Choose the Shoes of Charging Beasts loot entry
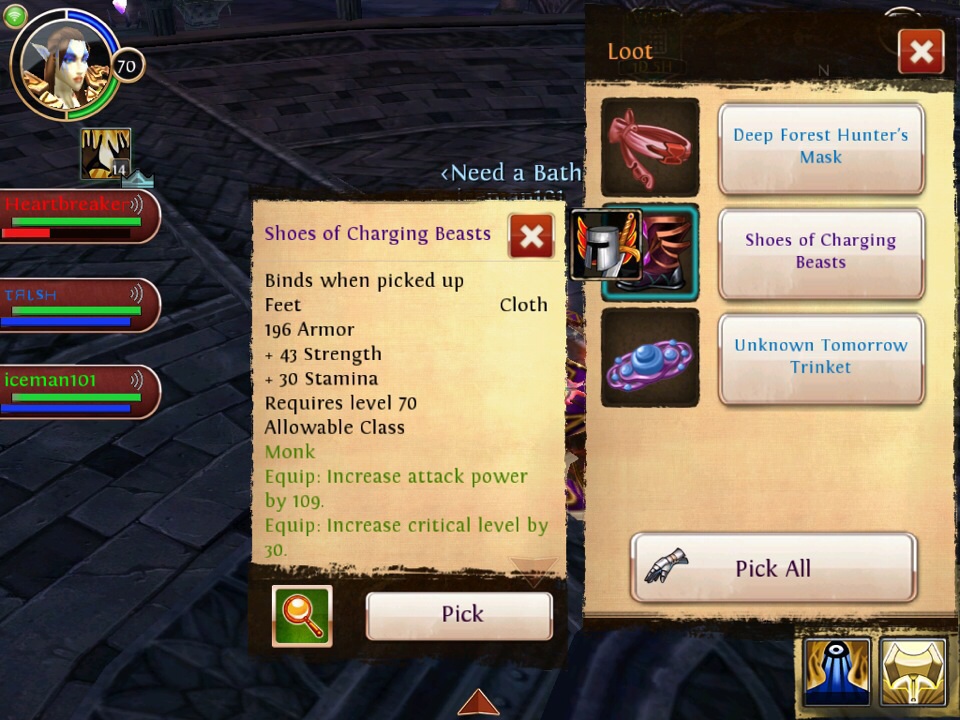Screen dimensions: 960x720 pyautogui.click(x=820, y=253)
